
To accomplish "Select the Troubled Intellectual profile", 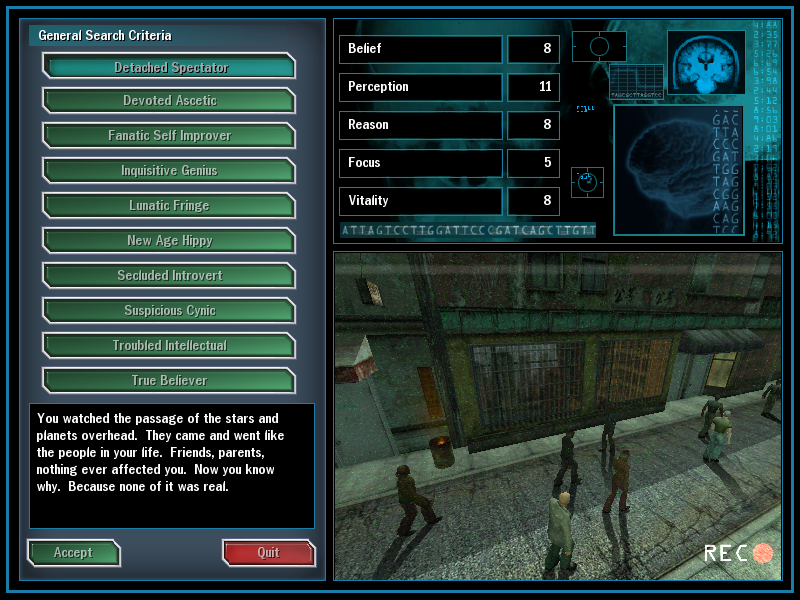I will tap(170, 346).
